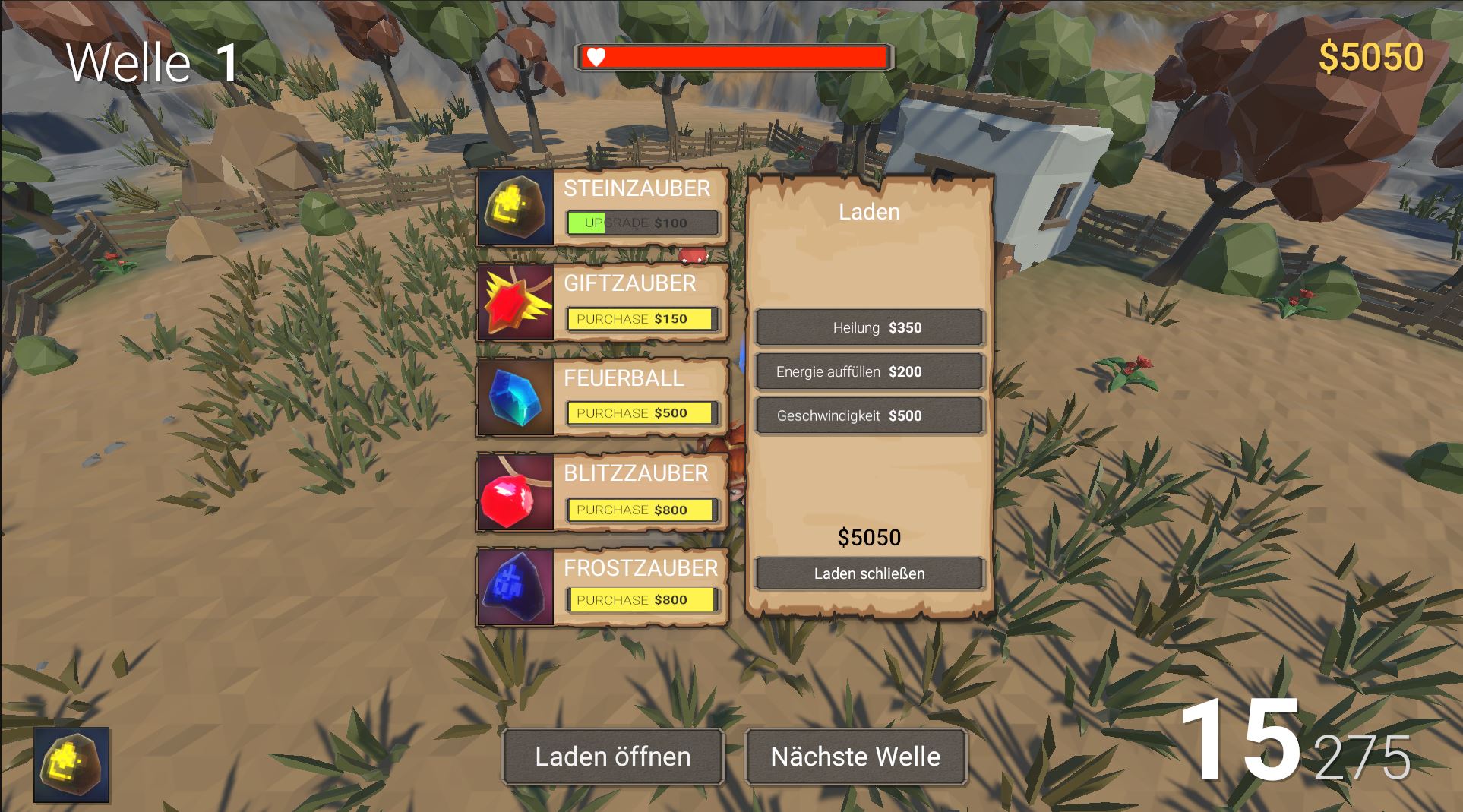This screenshot has height=812, width=1463.
Task: Purchase the Giftzauber spell for $150
Action: tap(642, 319)
